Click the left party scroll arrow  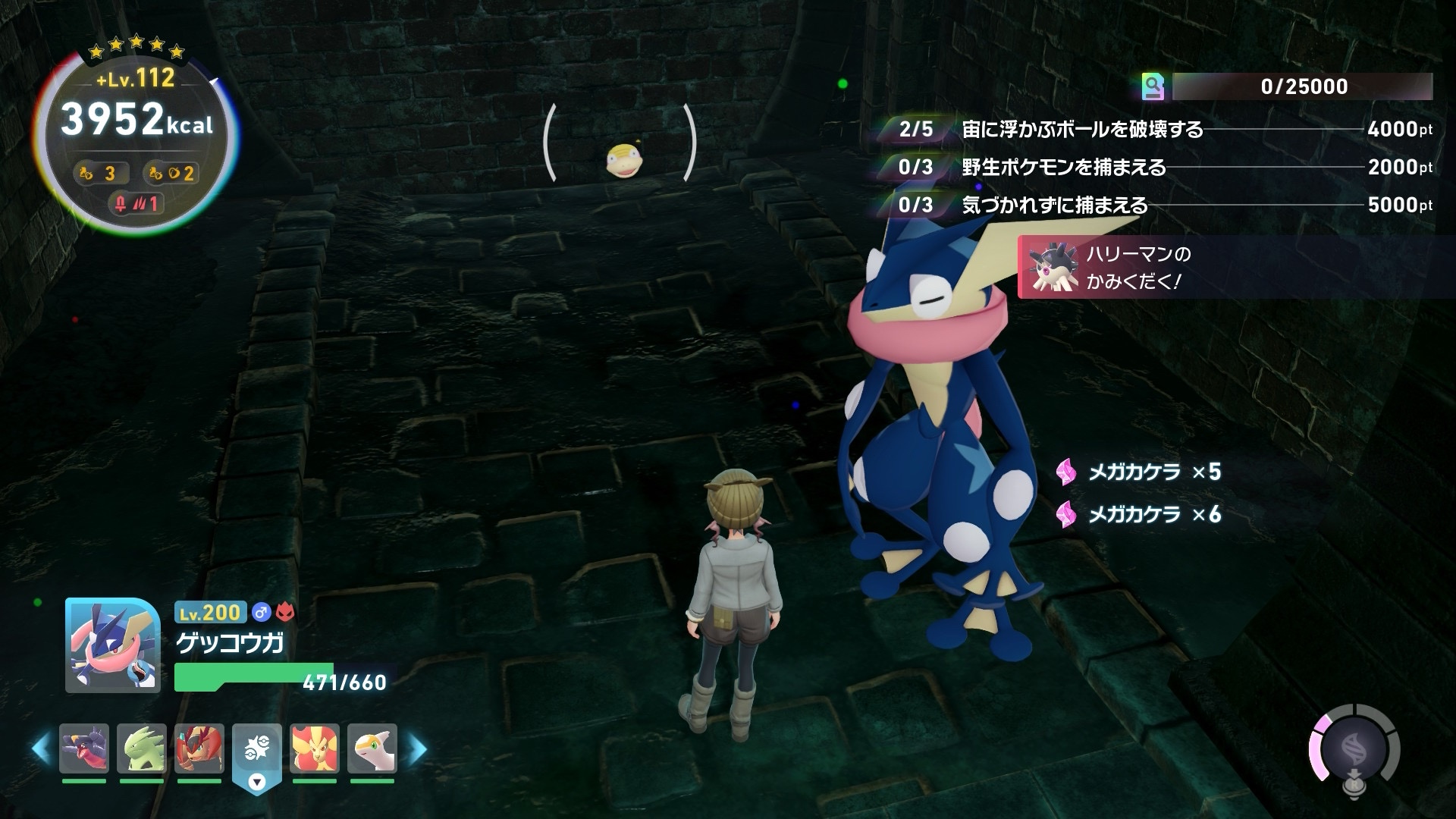tap(42, 749)
